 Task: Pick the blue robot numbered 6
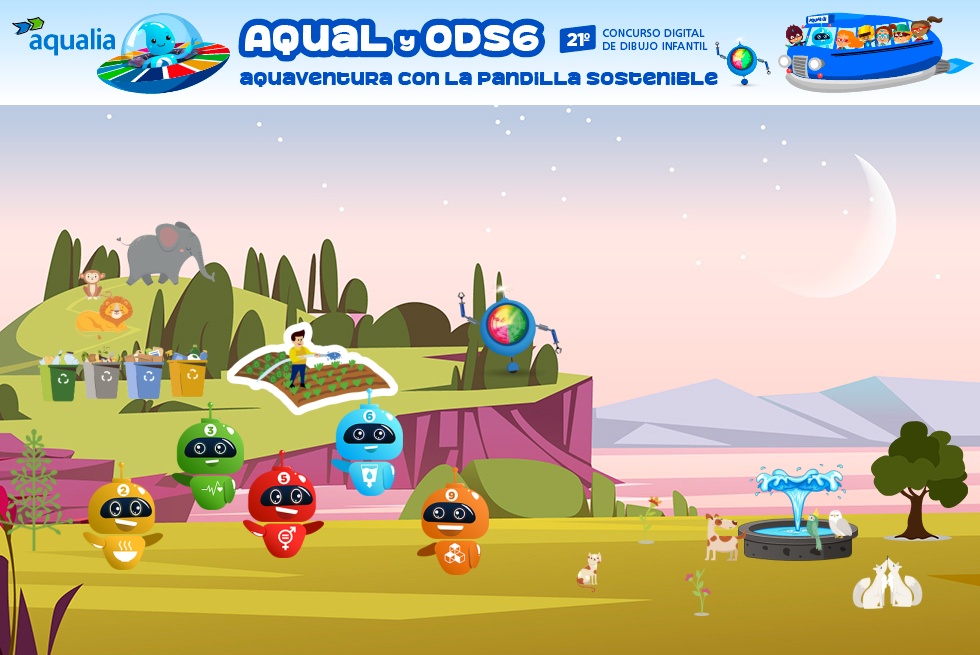tap(368, 449)
